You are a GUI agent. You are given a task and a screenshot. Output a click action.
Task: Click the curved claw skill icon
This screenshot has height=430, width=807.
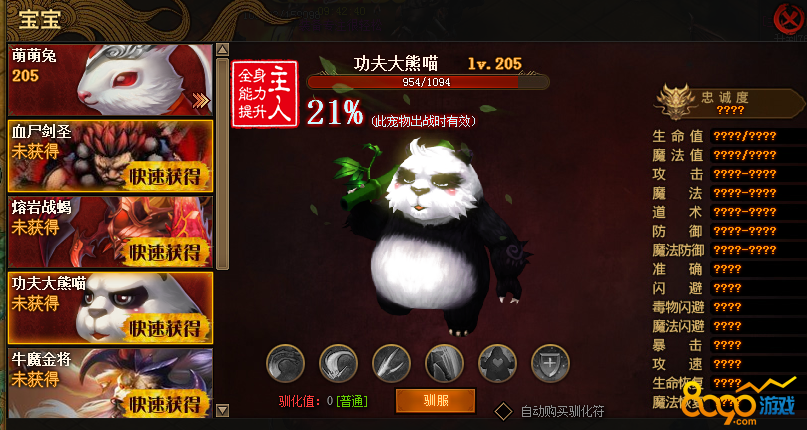point(338,362)
